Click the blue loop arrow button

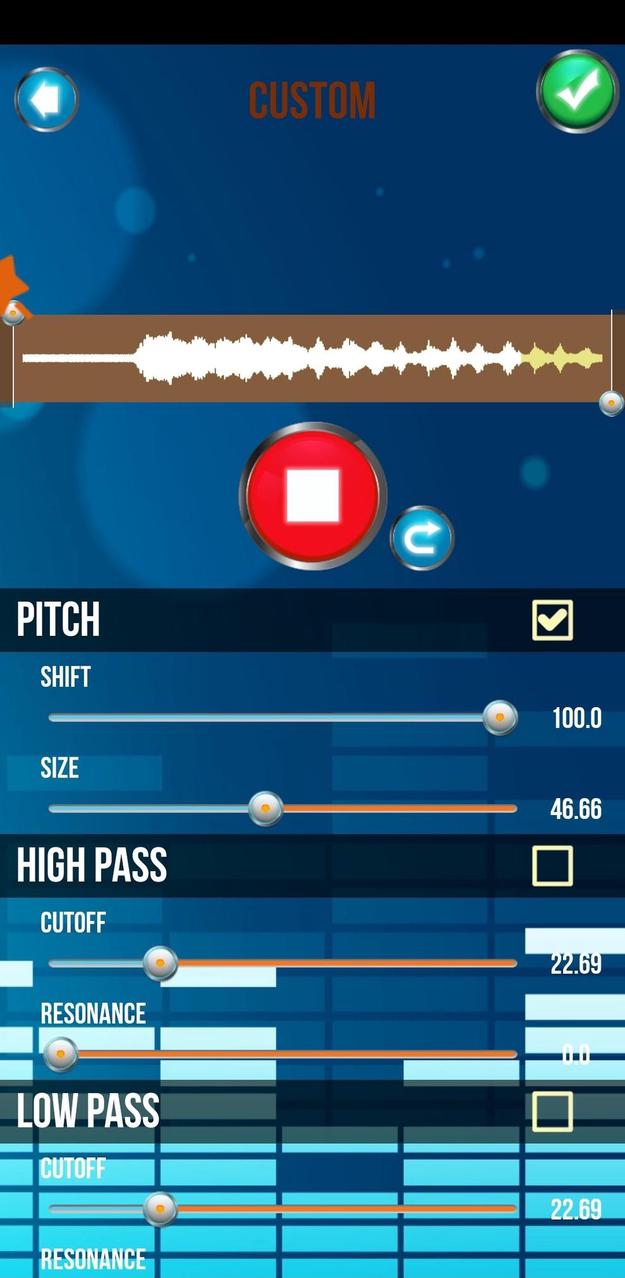[422, 538]
